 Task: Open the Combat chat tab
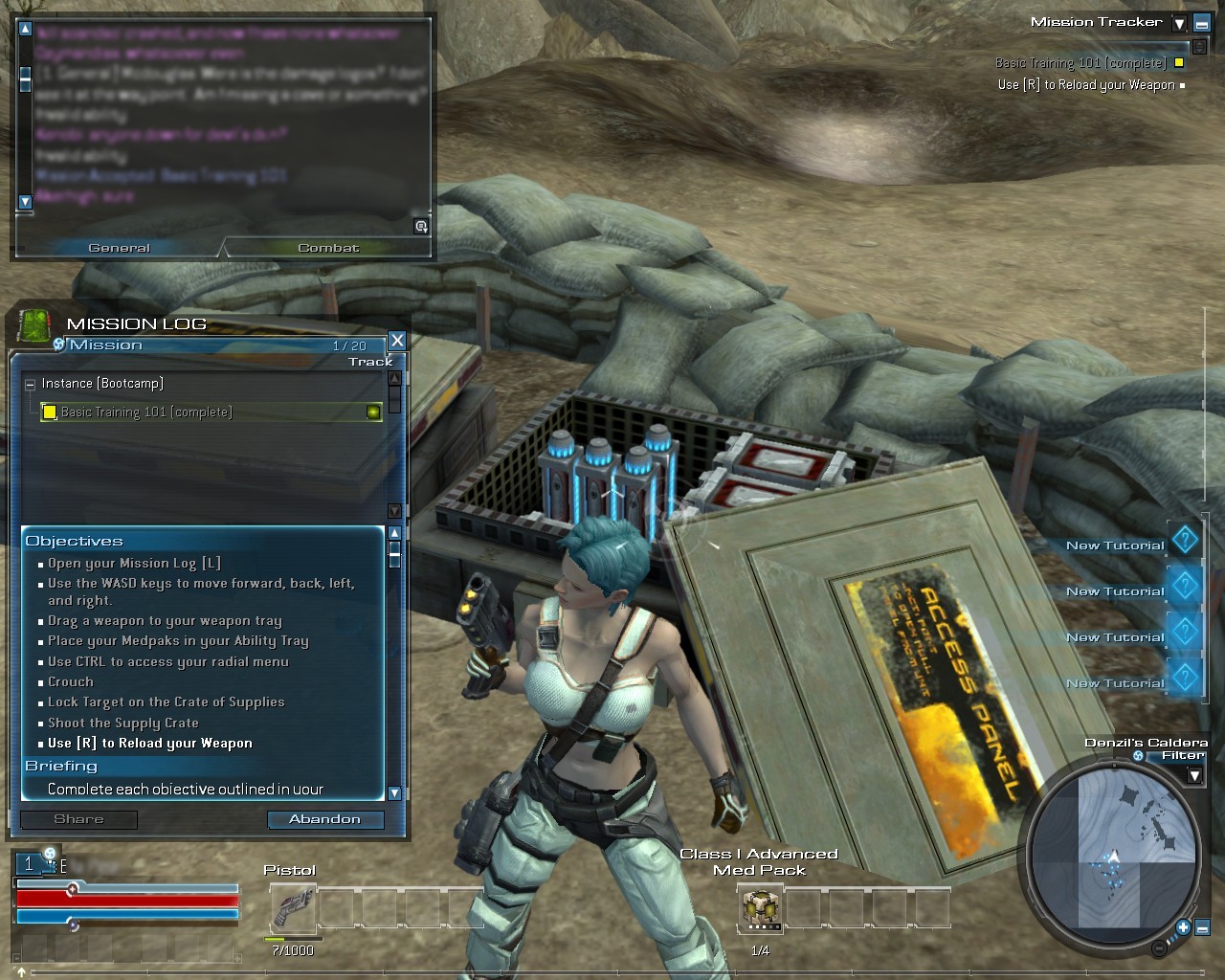point(327,248)
